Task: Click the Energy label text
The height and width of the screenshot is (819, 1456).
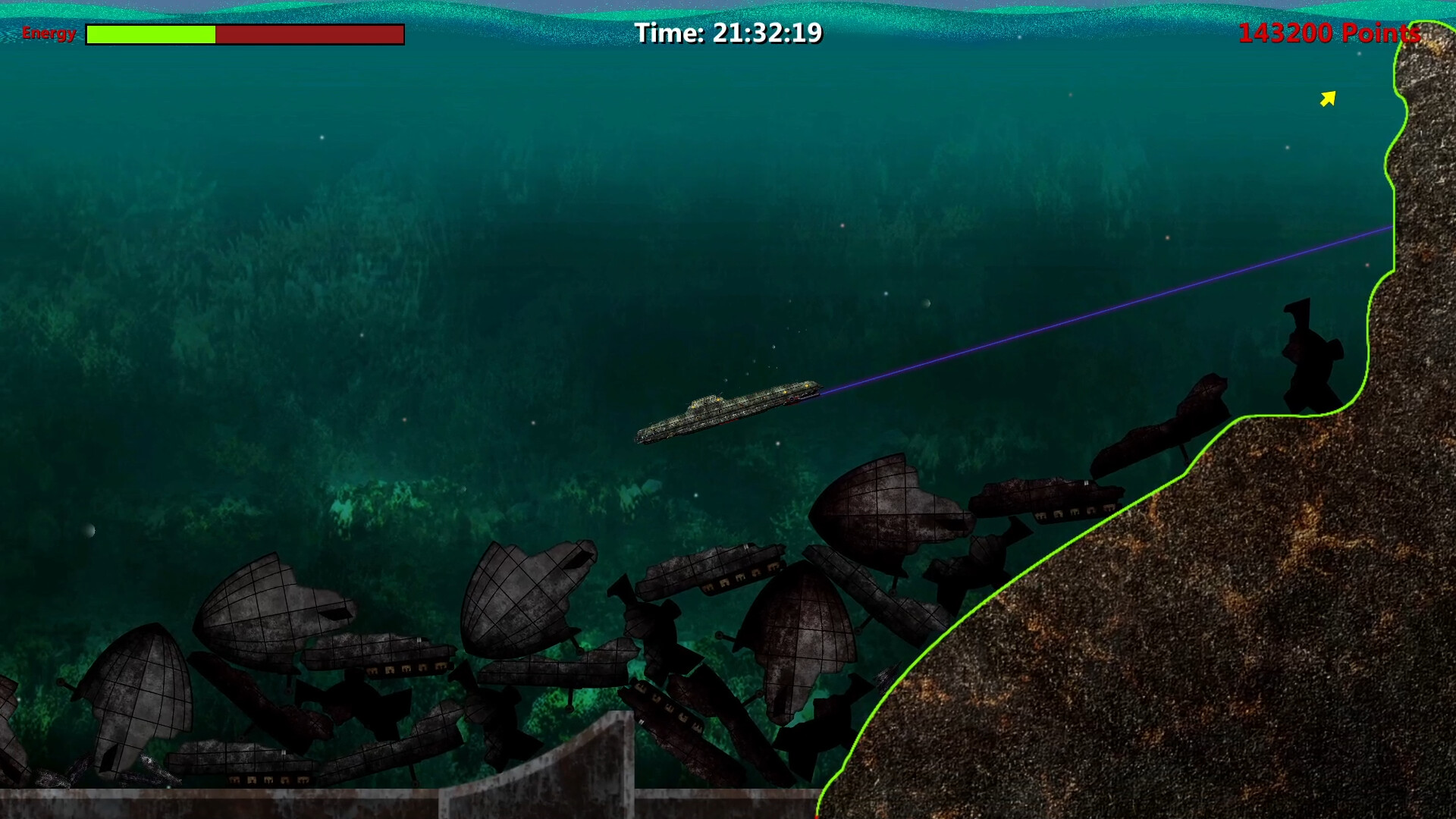Action: pyautogui.click(x=49, y=33)
